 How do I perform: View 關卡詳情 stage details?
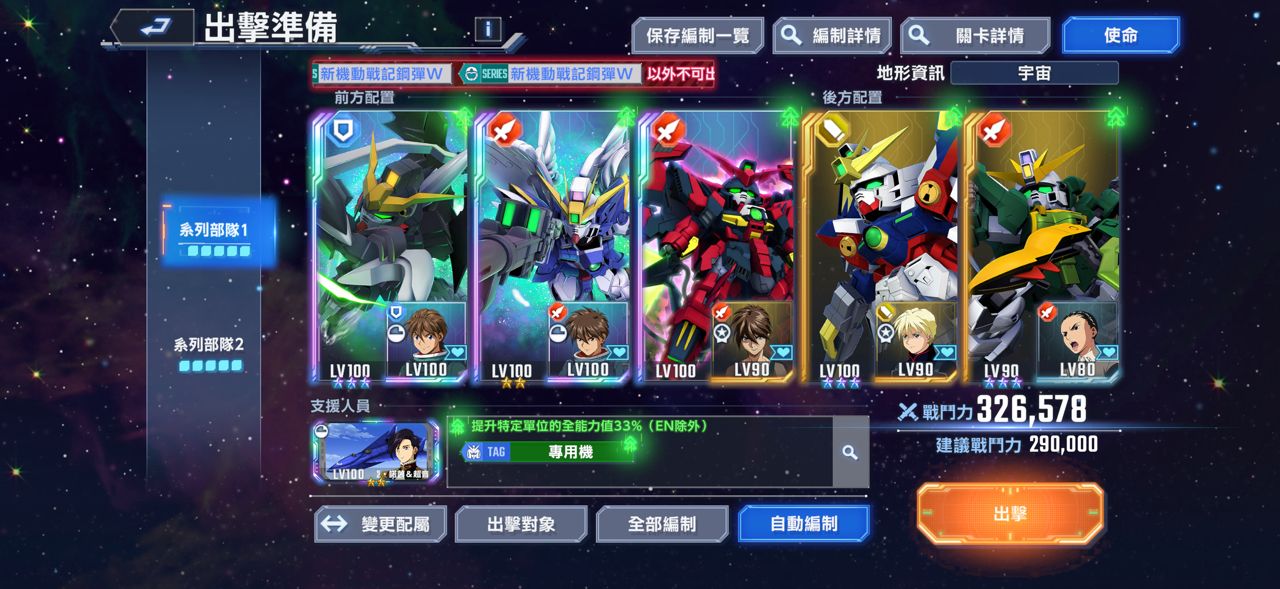pyautogui.click(x=975, y=36)
